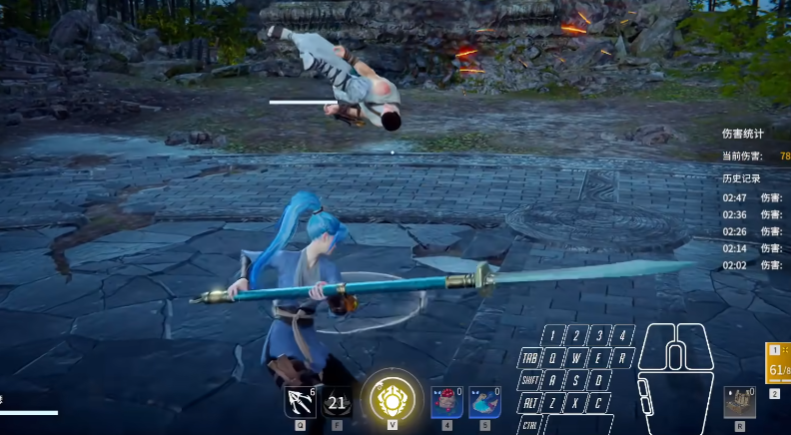Choose the highlighted gold weapon slot
791x435 pixels.
[778, 365]
